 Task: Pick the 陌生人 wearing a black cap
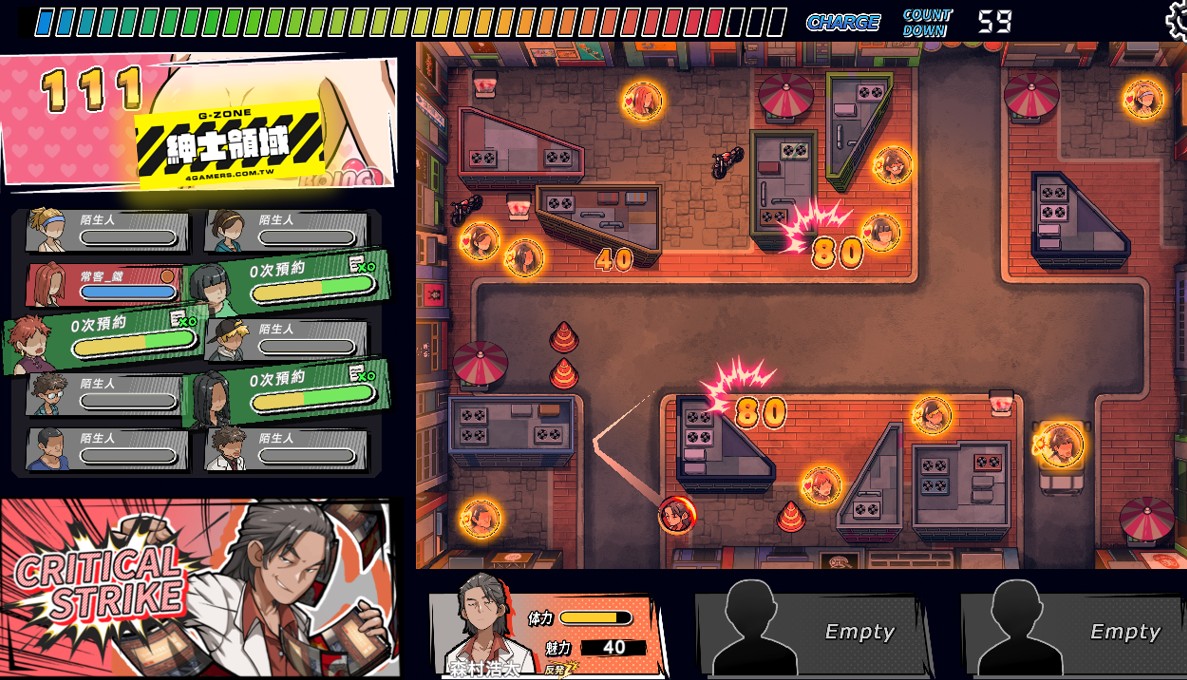tap(287, 339)
